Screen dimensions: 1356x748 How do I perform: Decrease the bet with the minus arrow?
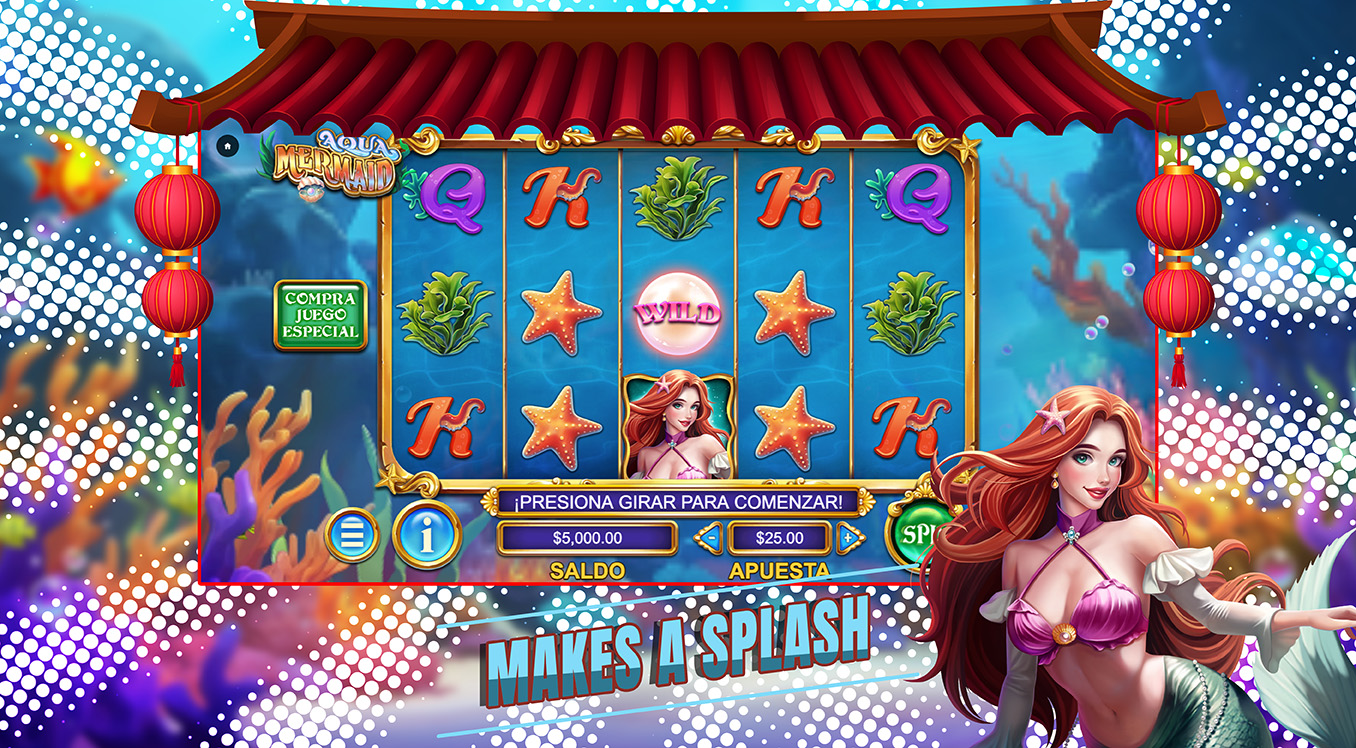click(x=709, y=538)
